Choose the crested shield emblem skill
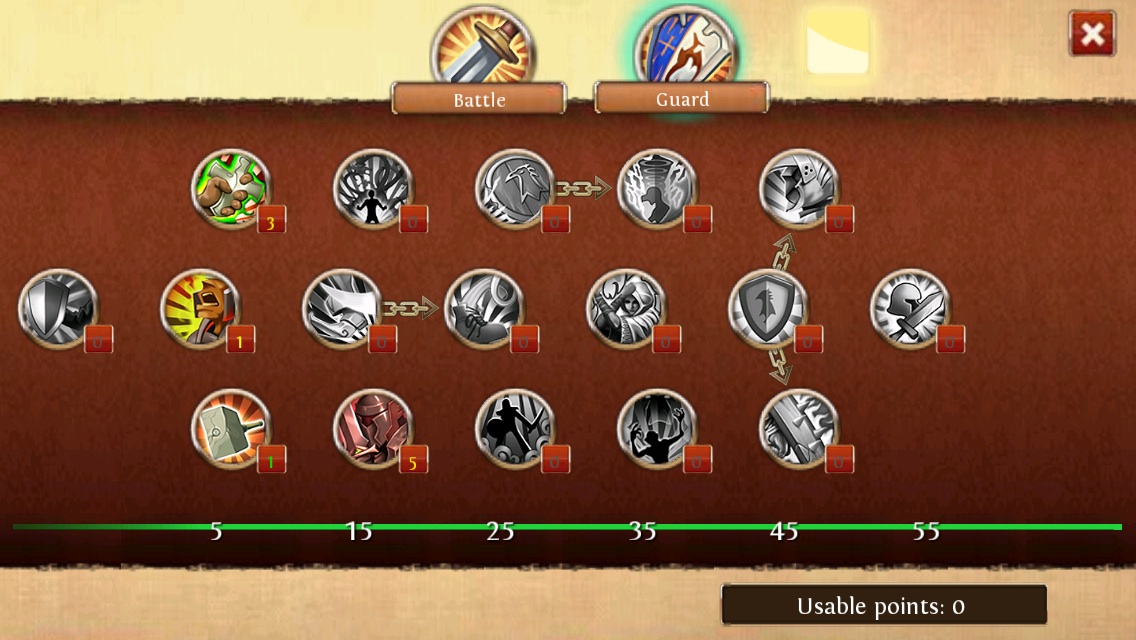Image resolution: width=1136 pixels, height=640 pixels. pos(768,309)
